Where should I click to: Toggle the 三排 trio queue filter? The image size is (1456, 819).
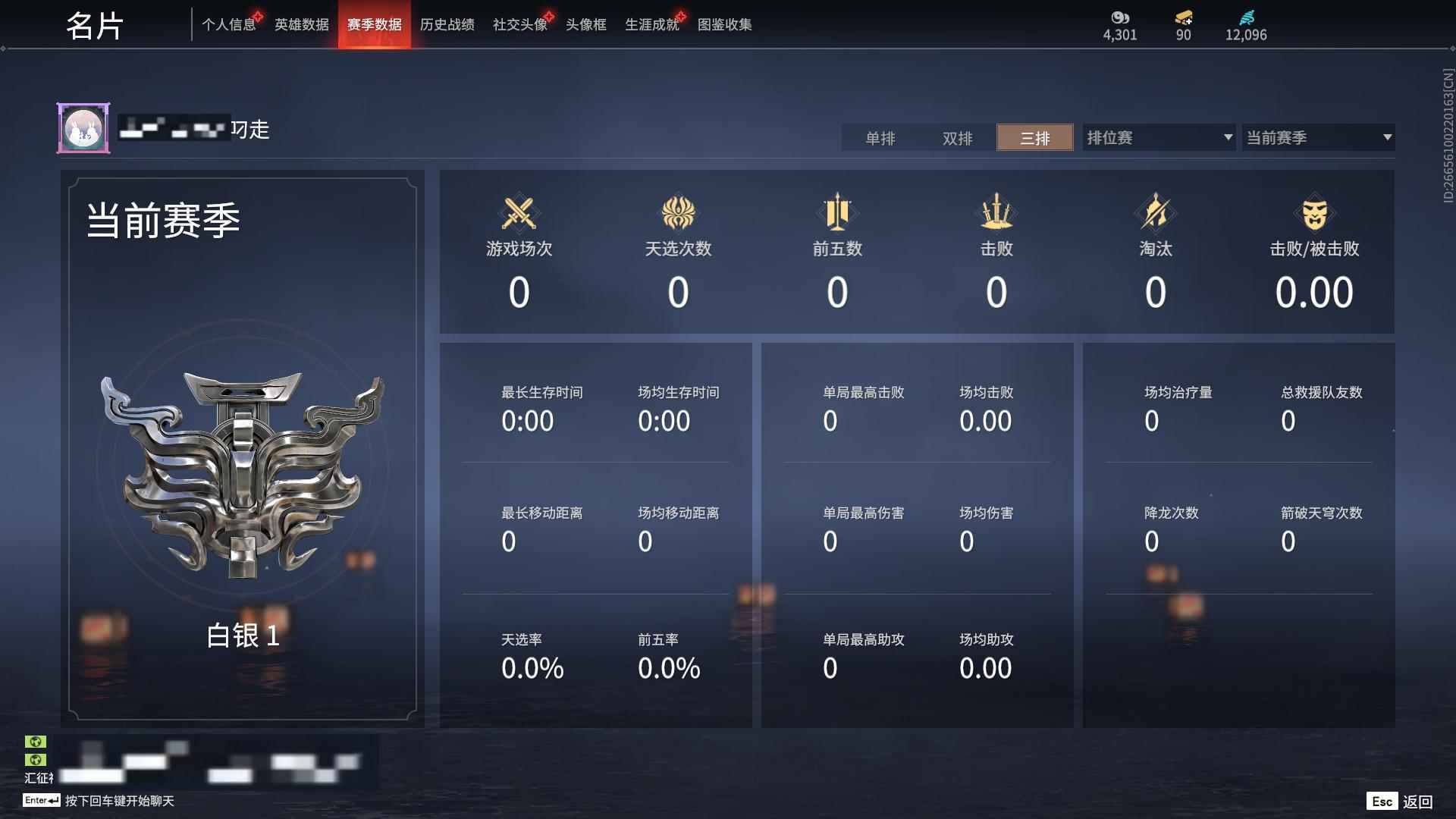(x=1034, y=138)
